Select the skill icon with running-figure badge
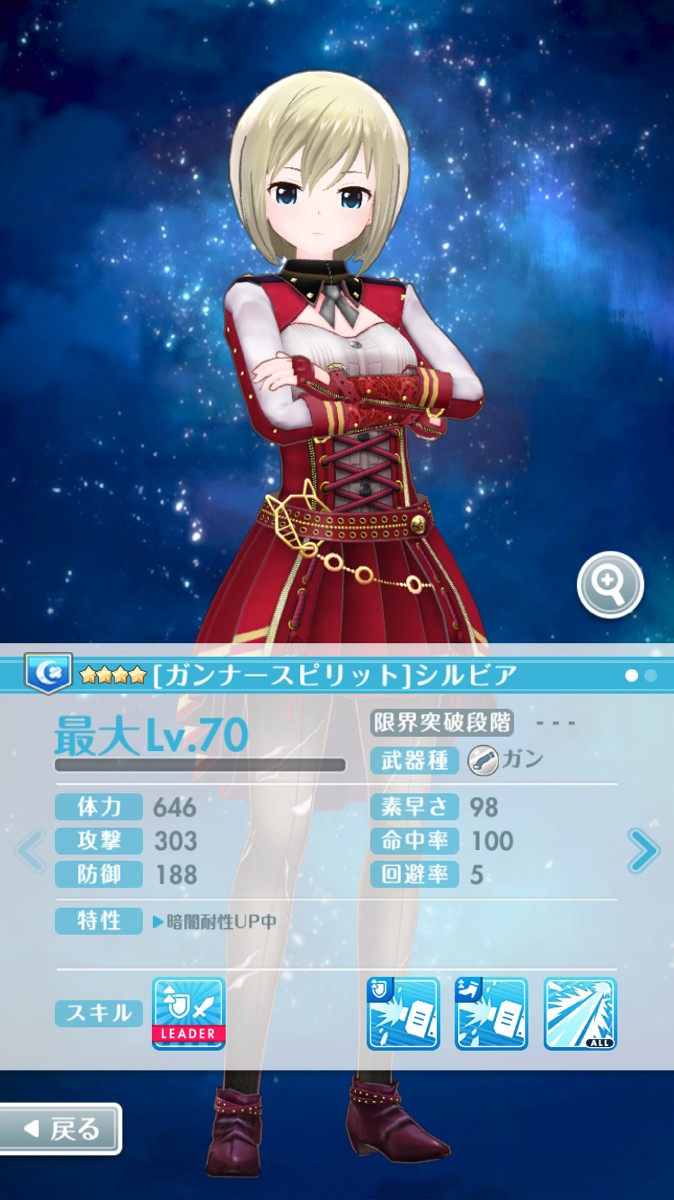 (x=491, y=1013)
